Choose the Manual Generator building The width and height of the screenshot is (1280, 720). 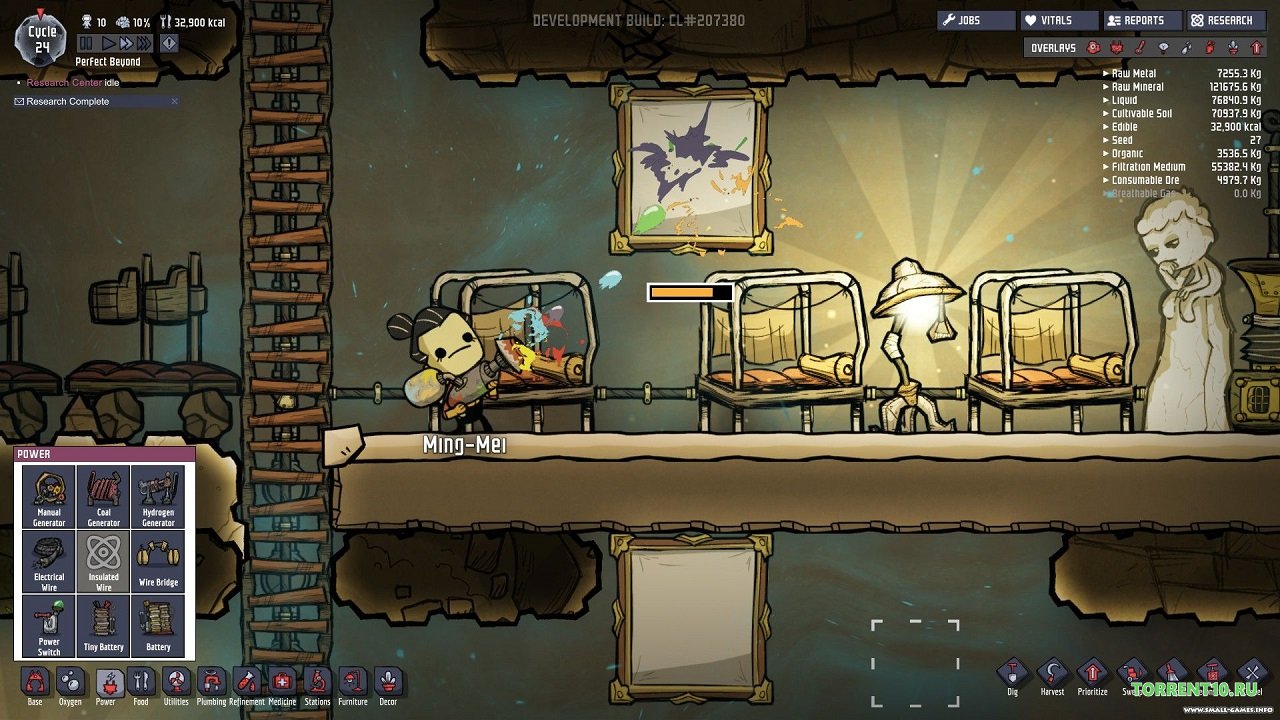tap(49, 497)
